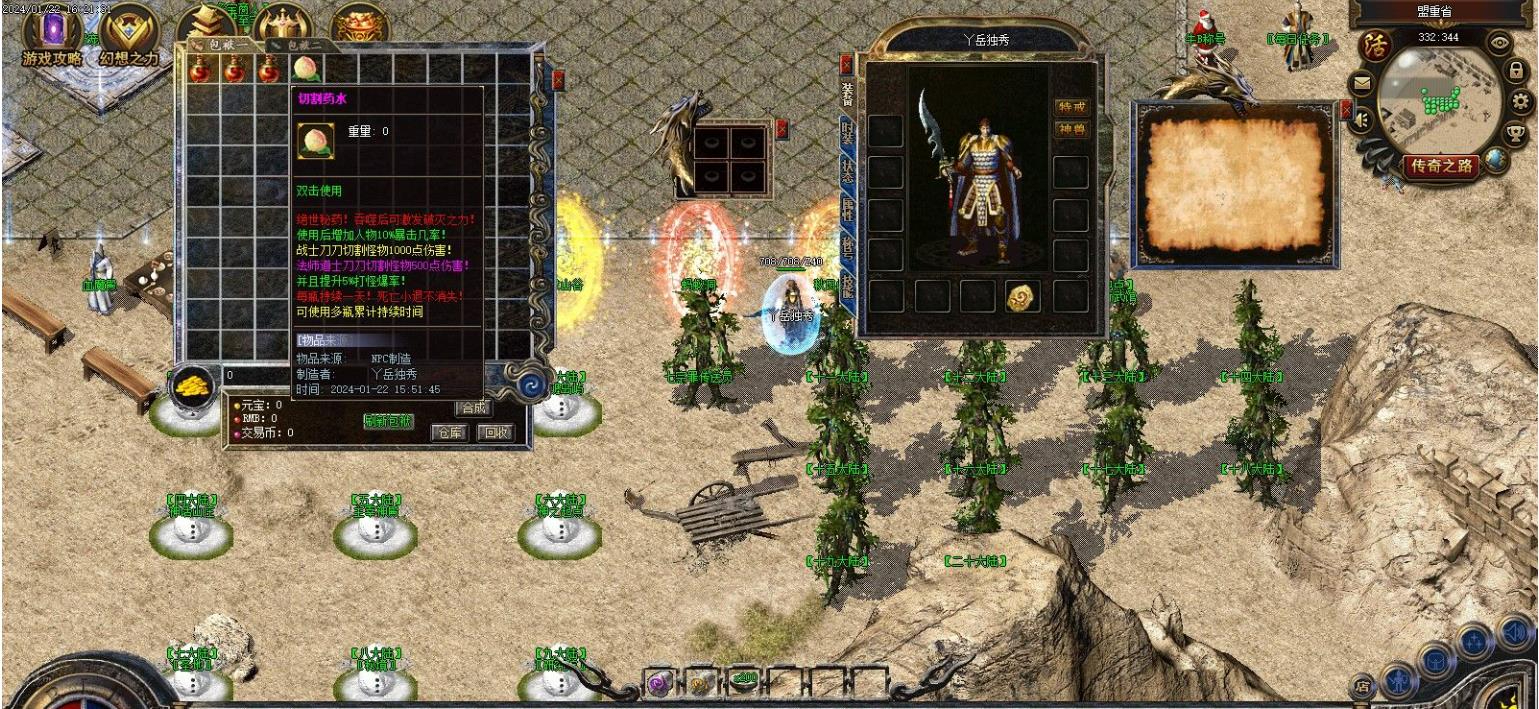Viewport: 1539px width, 709px height.
Task: Click the green 刷新包裹 refresh bag button
Action: [388, 421]
